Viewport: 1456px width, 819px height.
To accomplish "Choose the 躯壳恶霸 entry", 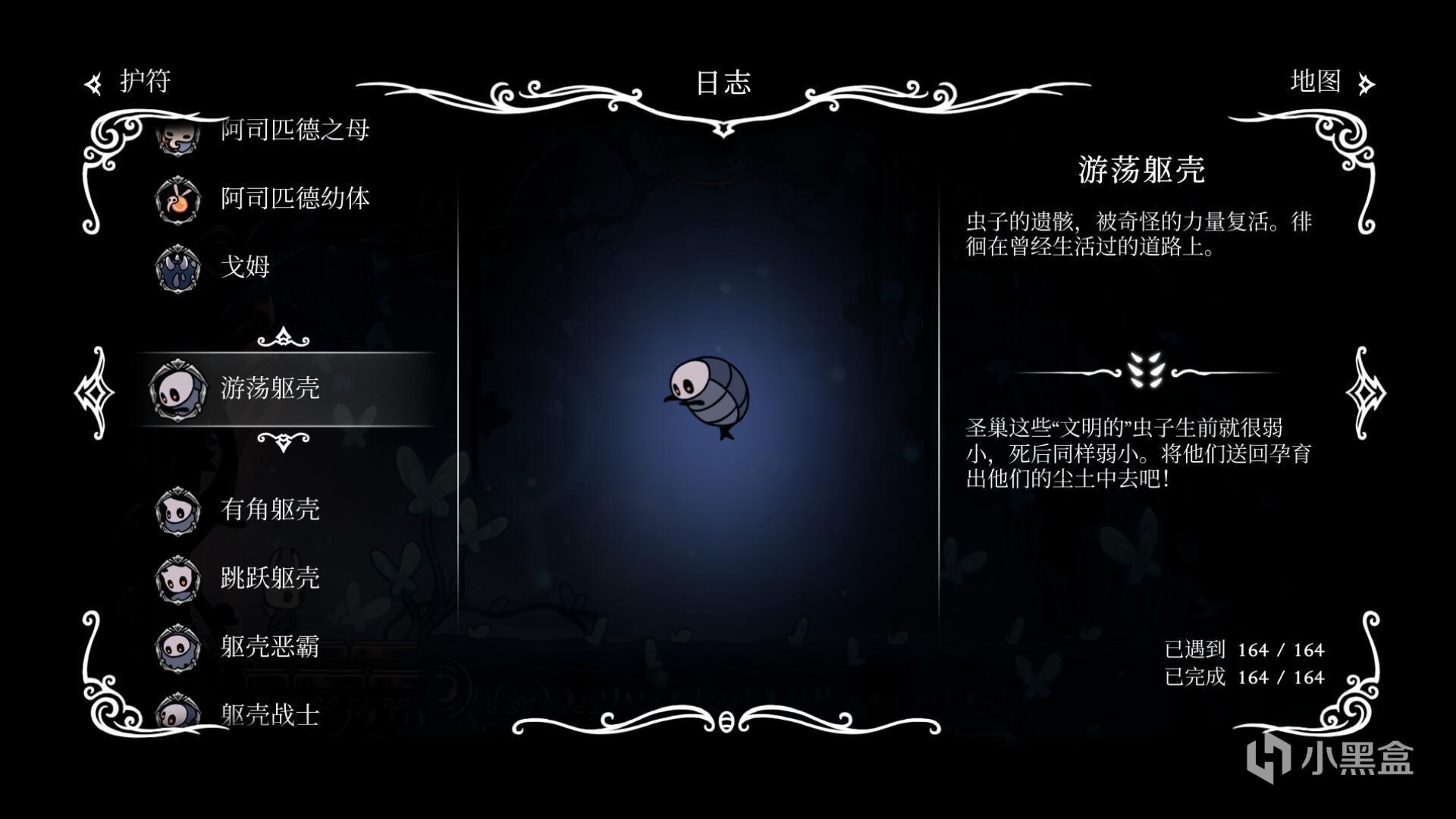I will tap(270, 646).
